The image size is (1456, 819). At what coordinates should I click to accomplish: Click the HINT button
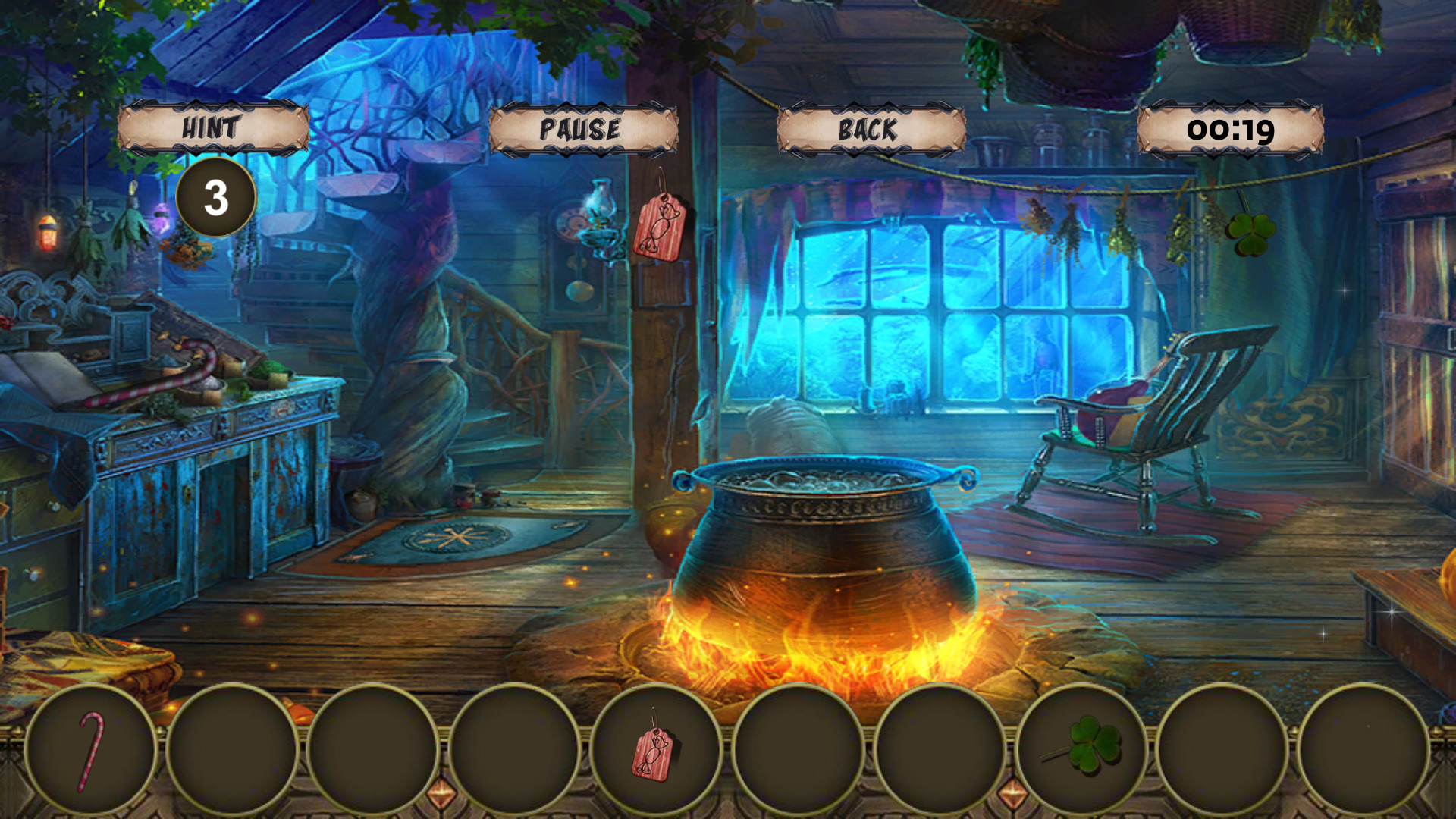pyautogui.click(x=215, y=127)
